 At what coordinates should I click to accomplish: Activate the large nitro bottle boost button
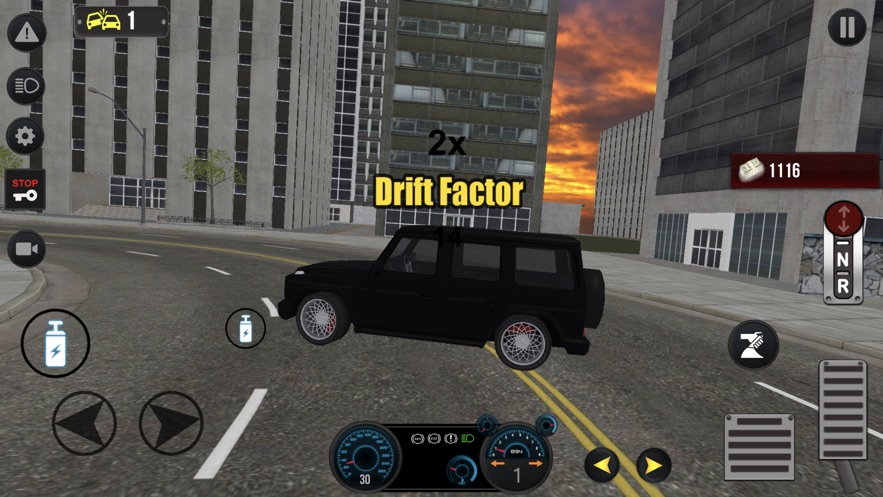pyautogui.click(x=56, y=343)
